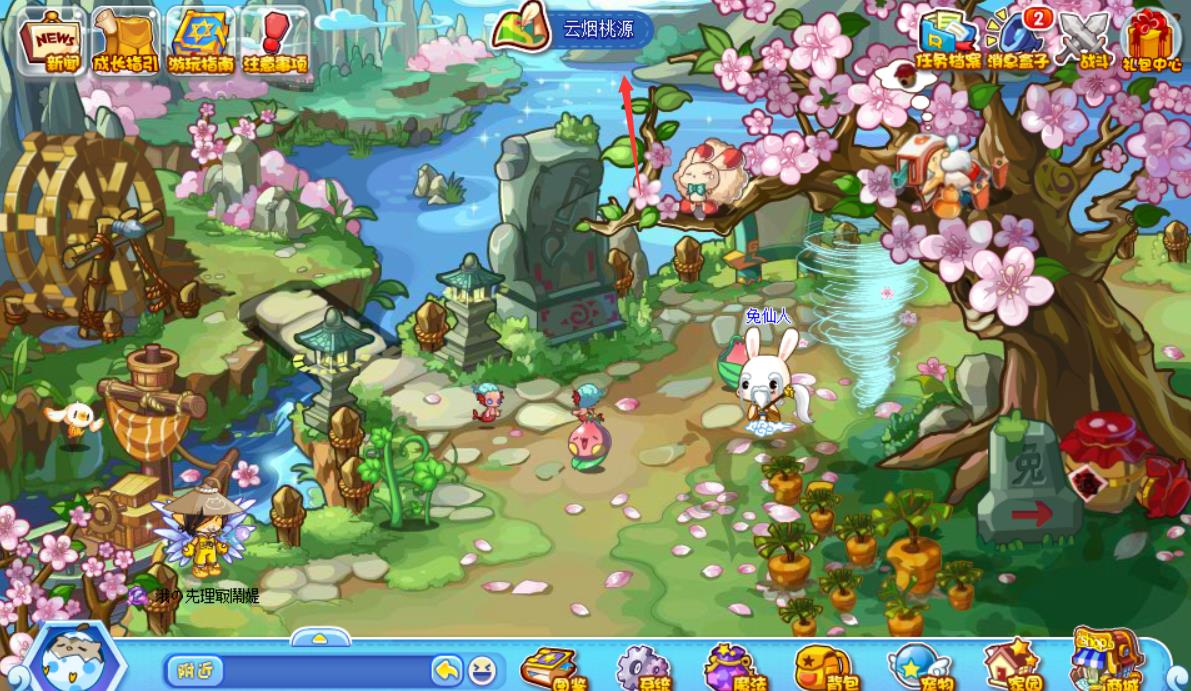
Task: Send chat with the arrow button
Action: click(446, 670)
